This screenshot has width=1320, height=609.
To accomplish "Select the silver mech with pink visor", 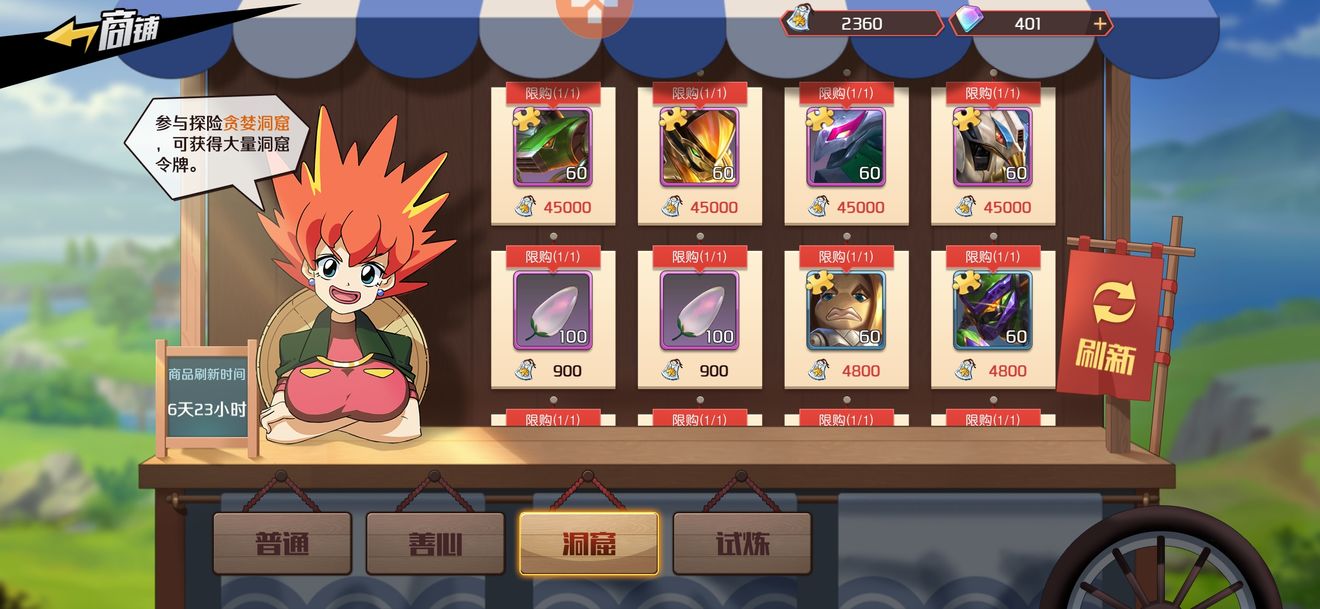I will click(846, 148).
